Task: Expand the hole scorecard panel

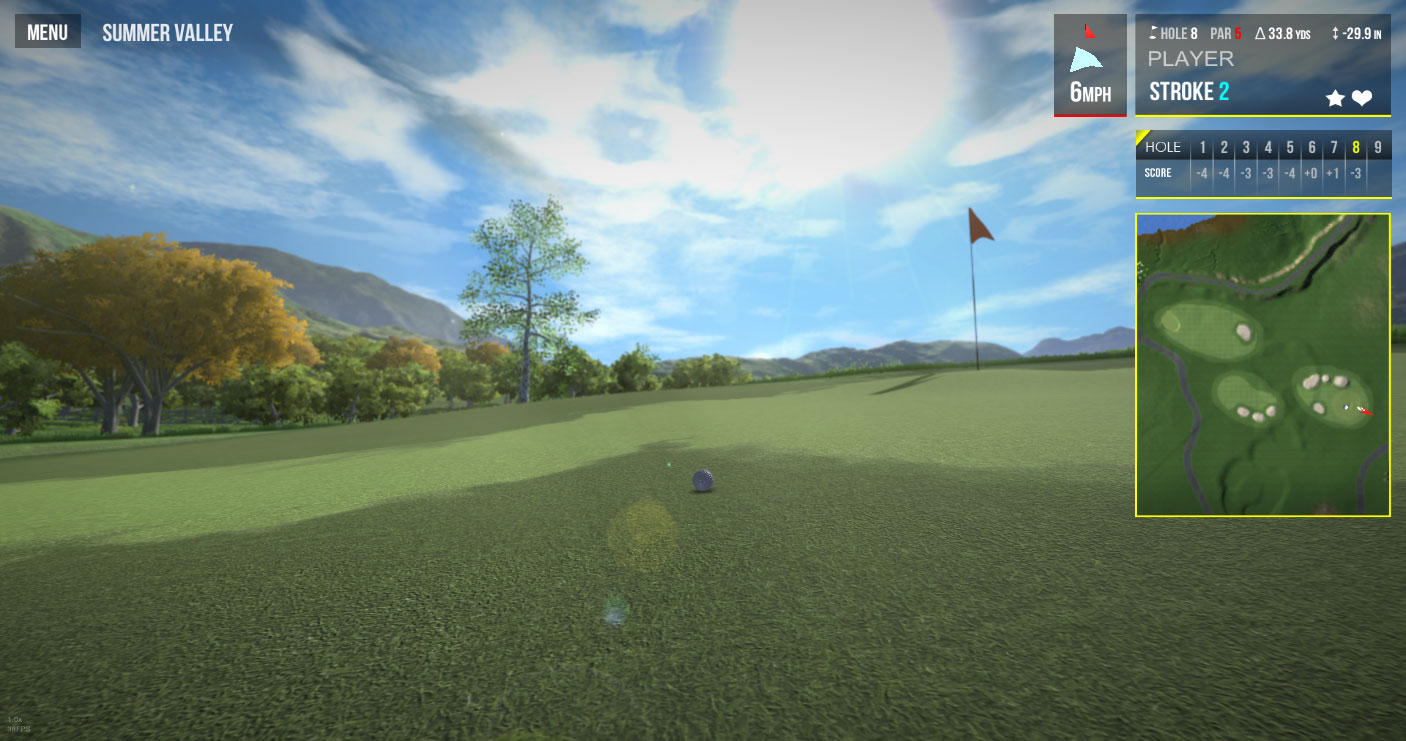Action: pyautogui.click(x=1262, y=162)
